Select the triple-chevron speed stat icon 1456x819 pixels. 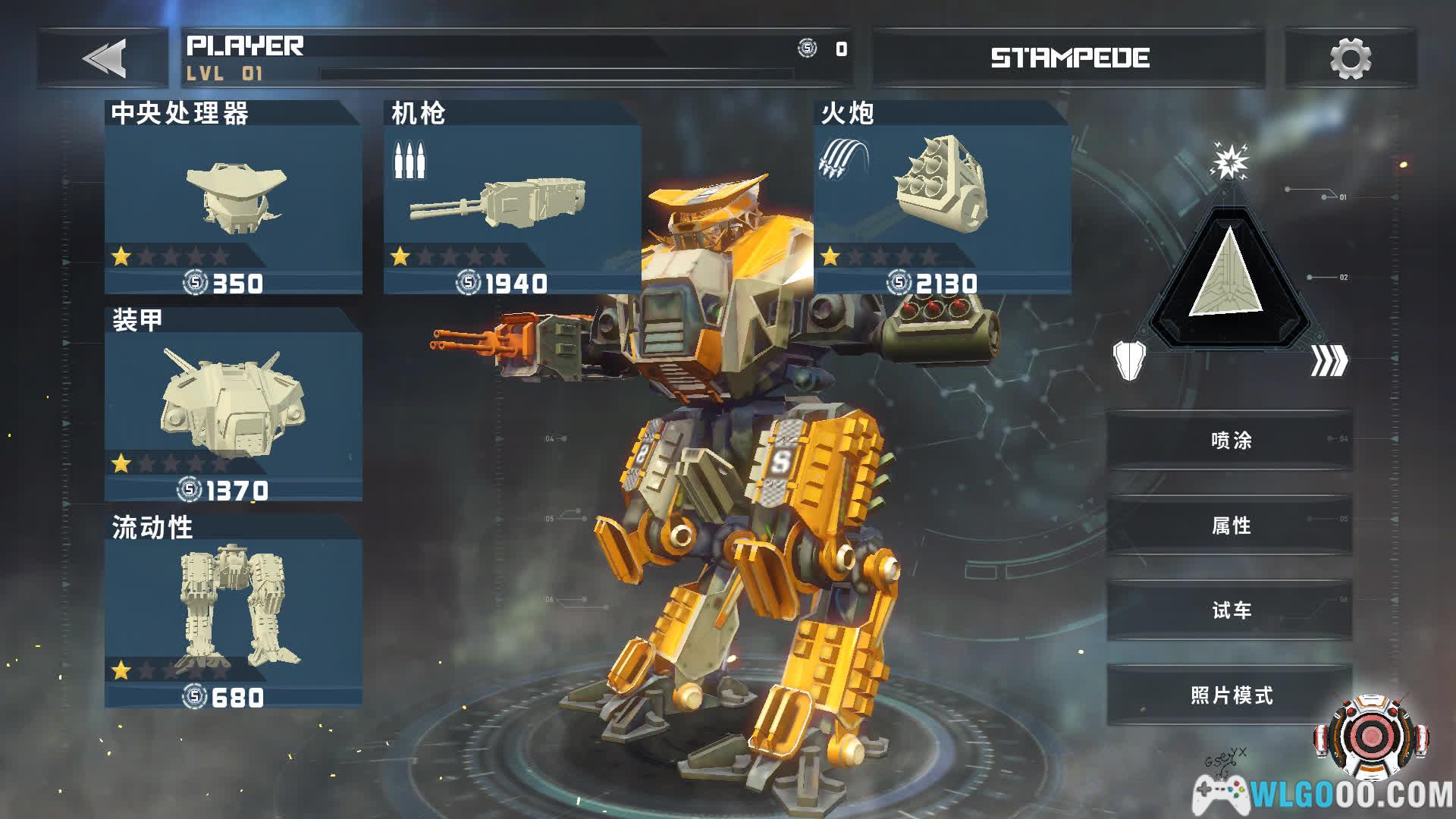(x=1329, y=361)
